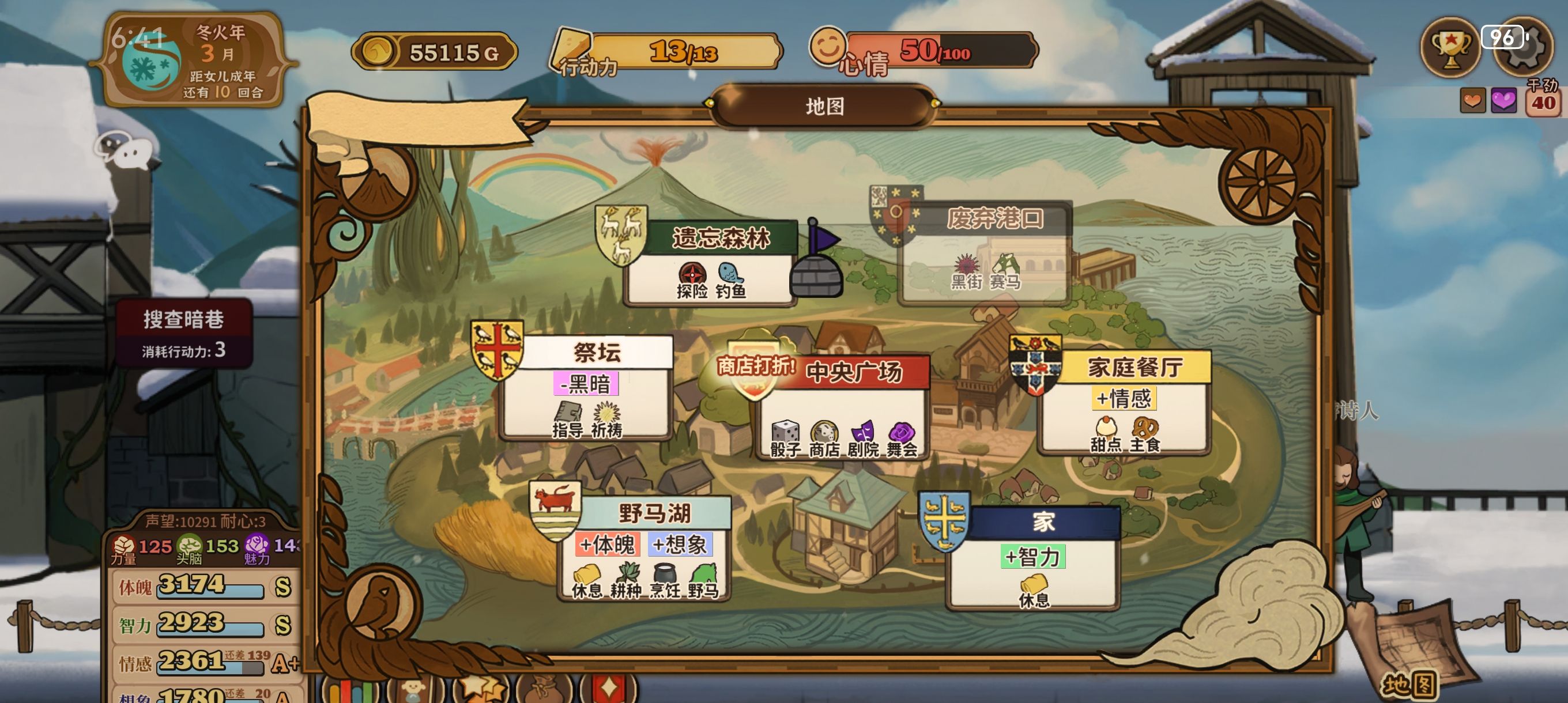Select 野马 wild horse activity
The width and height of the screenshot is (1568, 703).
click(x=703, y=581)
